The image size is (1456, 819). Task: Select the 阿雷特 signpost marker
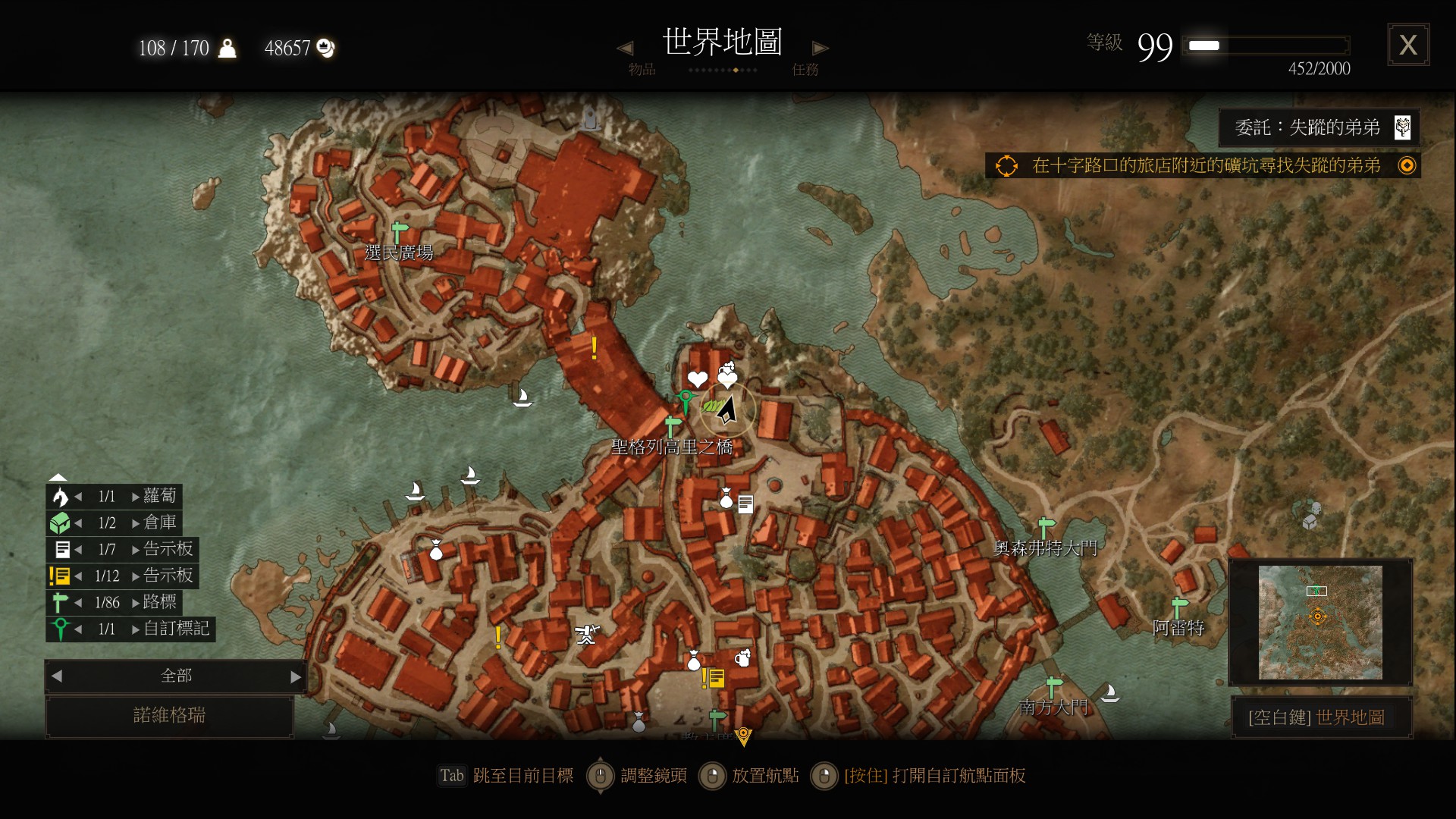pyautogui.click(x=1179, y=607)
